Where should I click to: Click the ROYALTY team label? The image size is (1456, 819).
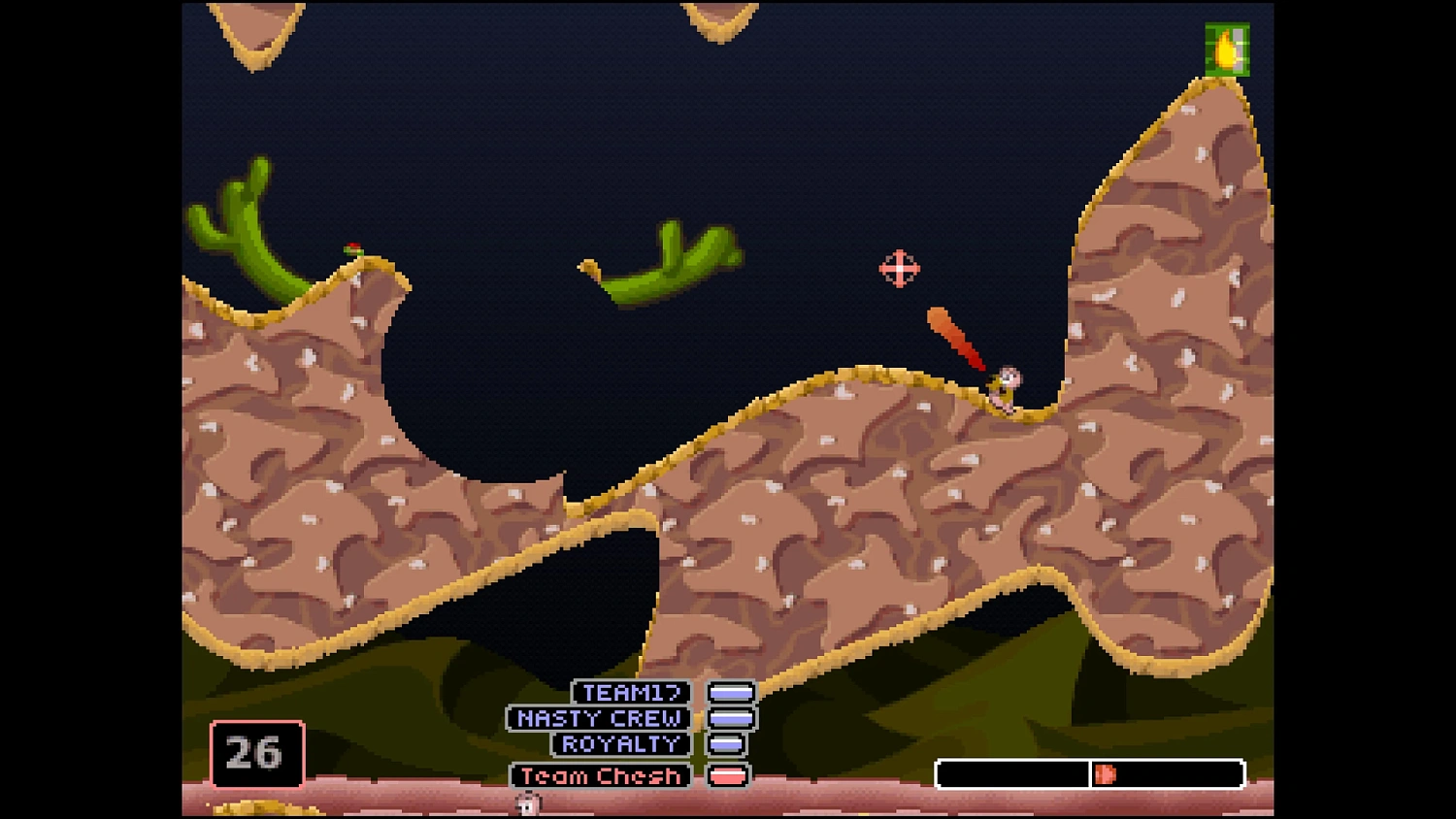point(619,744)
